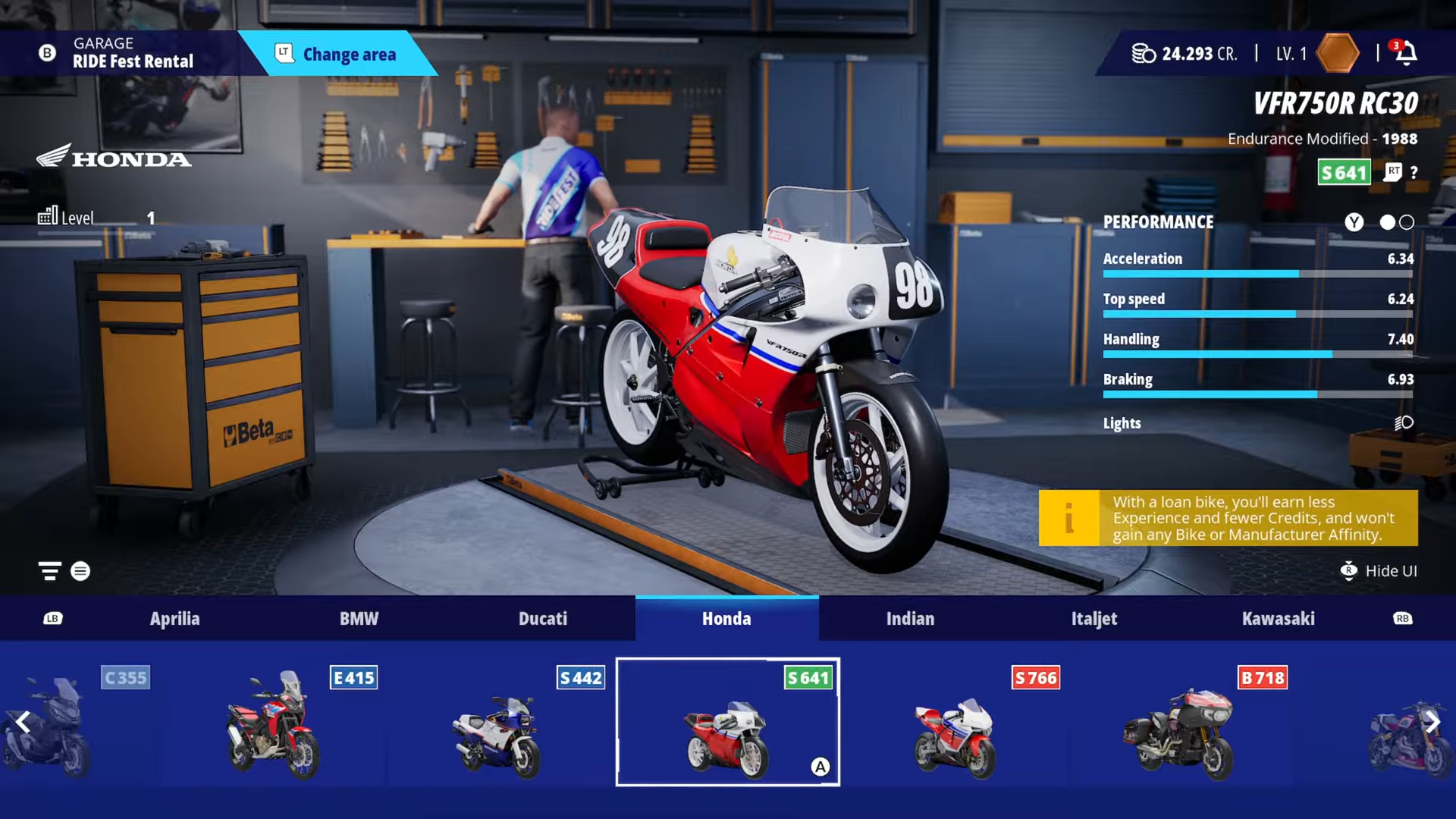Image resolution: width=1456 pixels, height=819 pixels.
Task: Open the notifications bell
Action: [x=1406, y=53]
